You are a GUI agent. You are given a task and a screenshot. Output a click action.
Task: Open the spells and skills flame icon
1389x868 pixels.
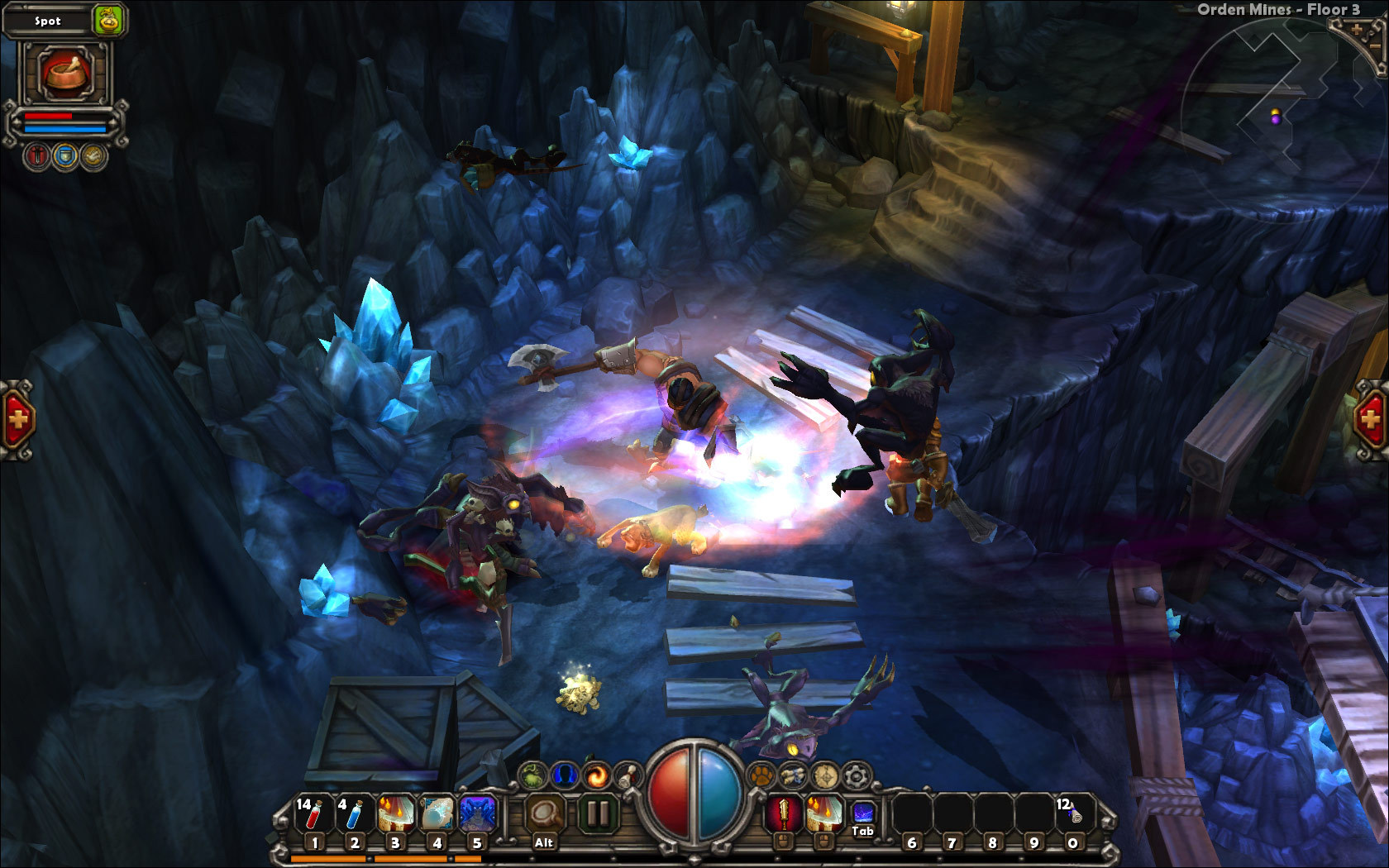(x=597, y=775)
